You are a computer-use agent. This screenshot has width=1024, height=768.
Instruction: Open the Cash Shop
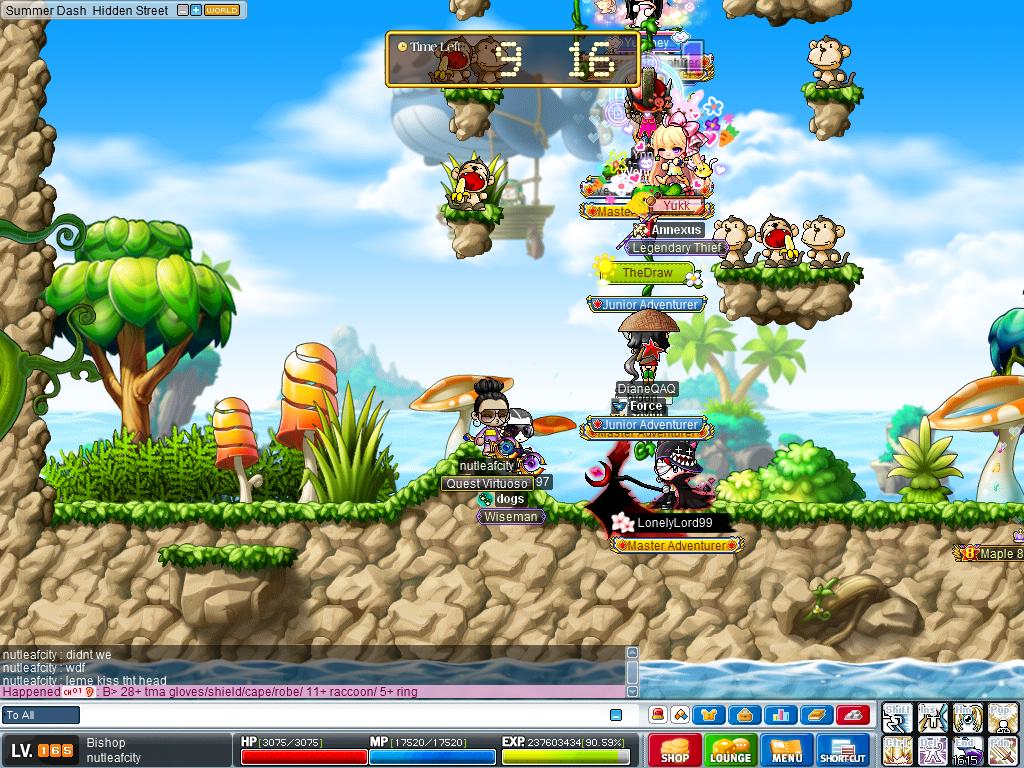675,750
